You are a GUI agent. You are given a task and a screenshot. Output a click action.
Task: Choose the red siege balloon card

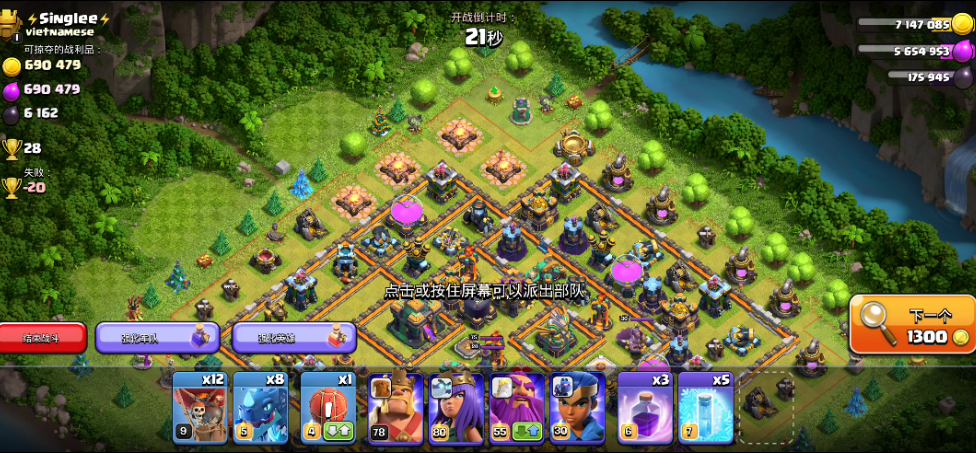pyautogui.click(x=328, y=408)
